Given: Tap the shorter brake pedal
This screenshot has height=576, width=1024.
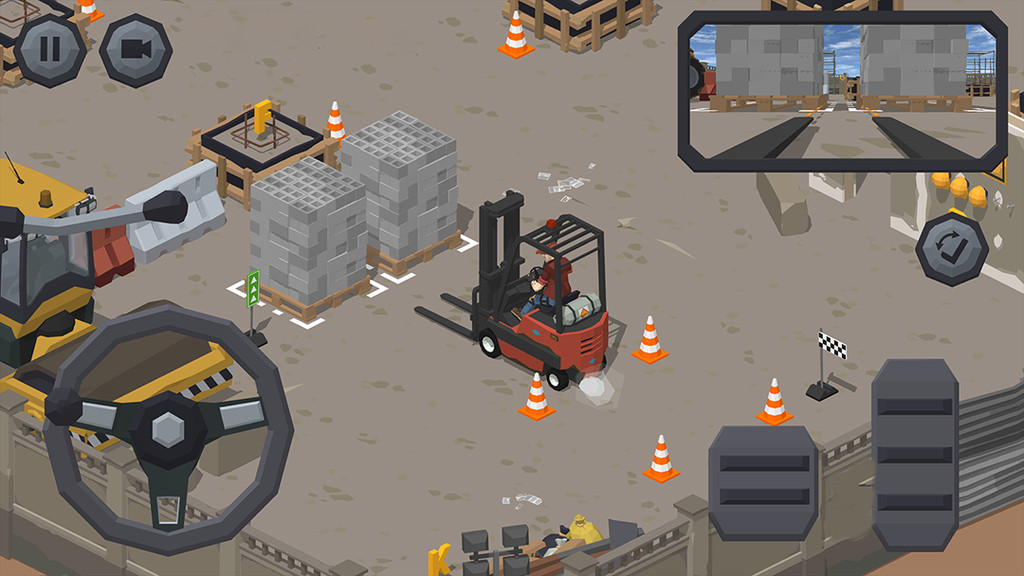Looking at the screenshot, I should [763, 483].
